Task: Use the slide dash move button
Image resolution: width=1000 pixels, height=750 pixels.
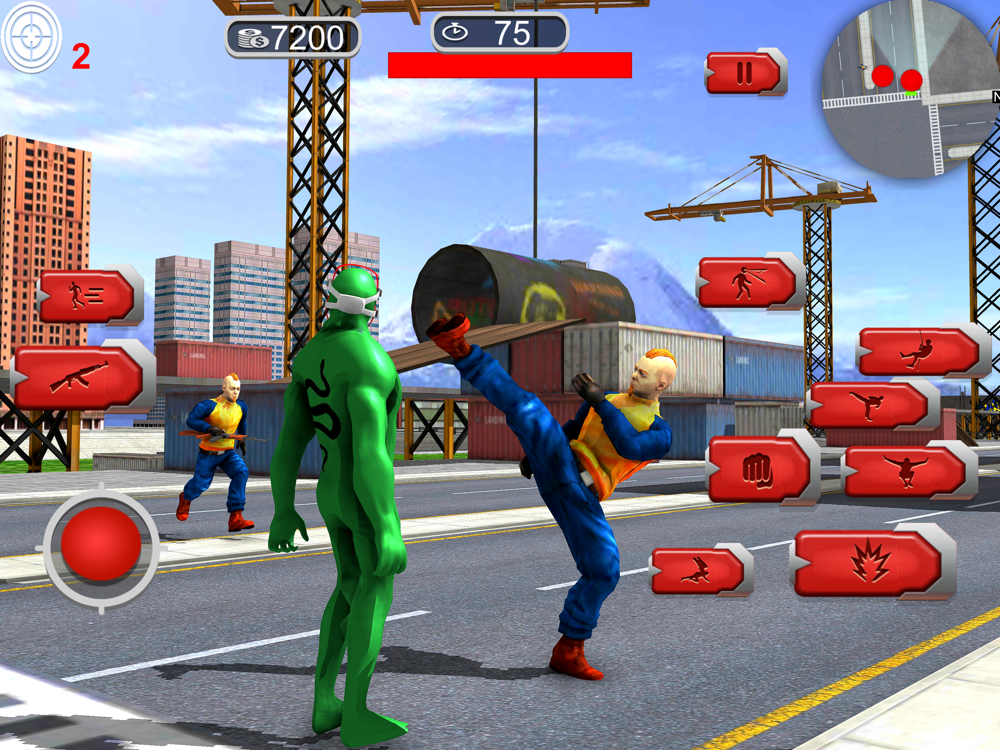Action: (699, 571)
